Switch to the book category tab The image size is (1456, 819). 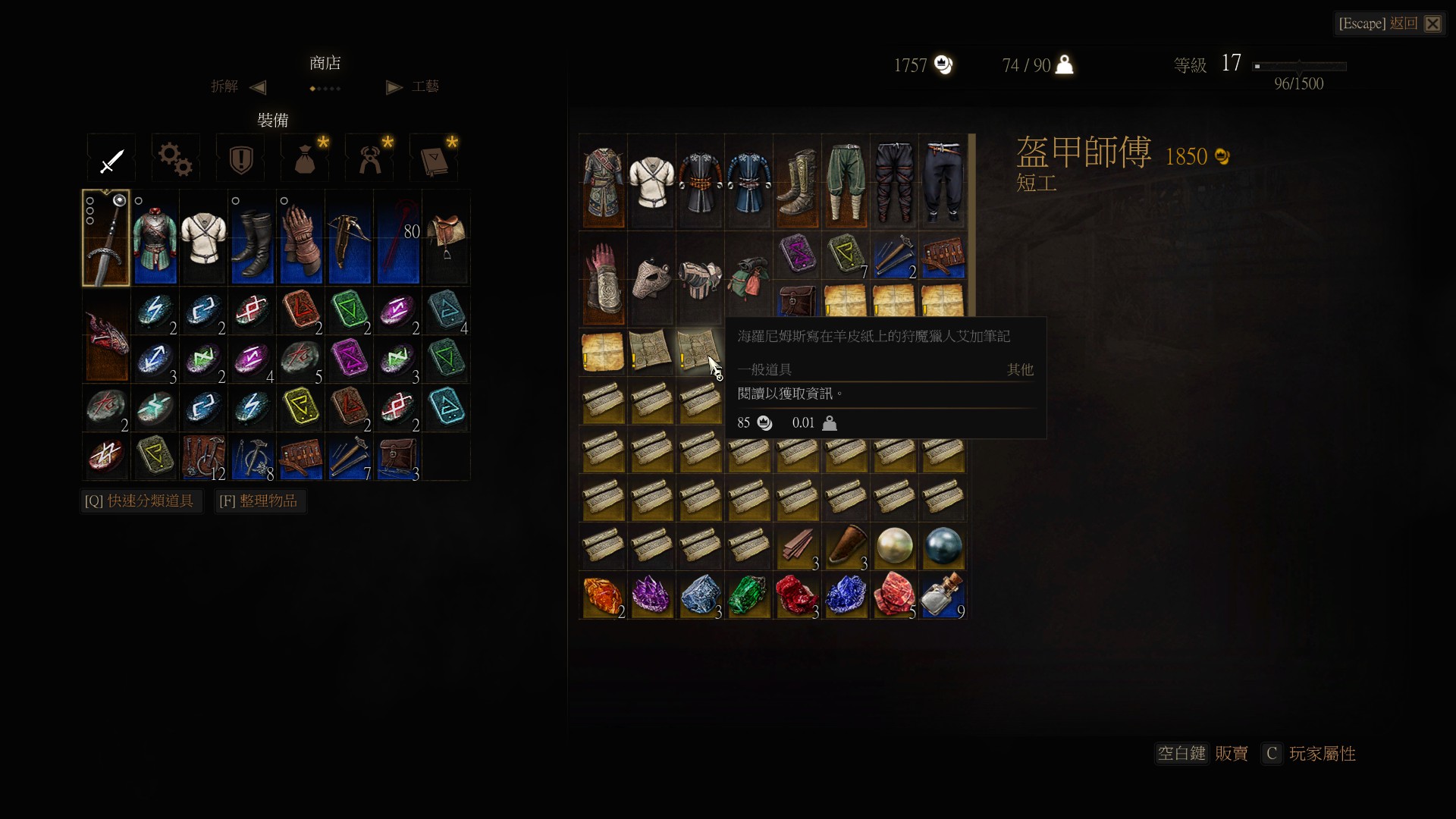click(x=434, y=158)
